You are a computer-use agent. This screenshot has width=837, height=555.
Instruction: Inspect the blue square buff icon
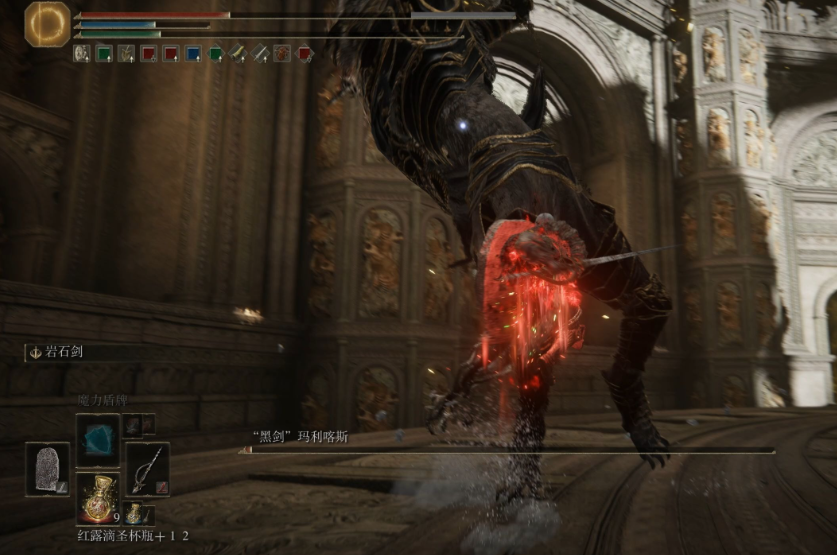193,54
